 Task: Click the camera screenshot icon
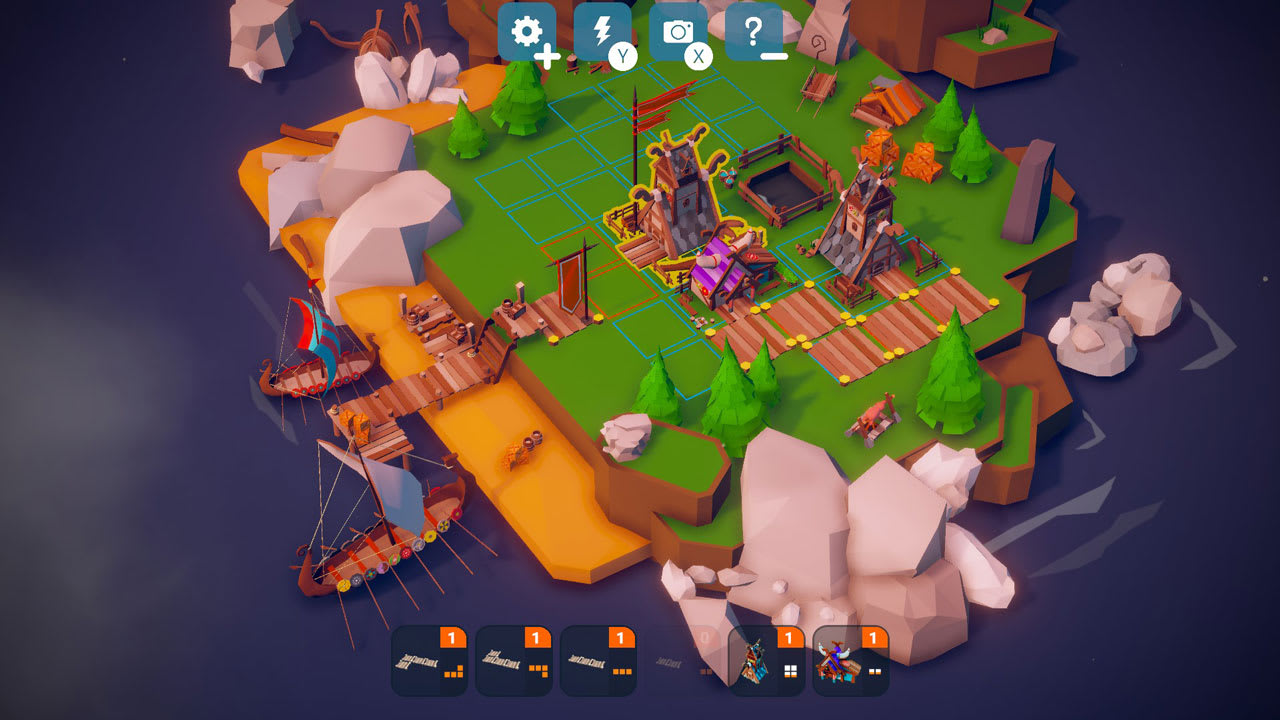679,32
